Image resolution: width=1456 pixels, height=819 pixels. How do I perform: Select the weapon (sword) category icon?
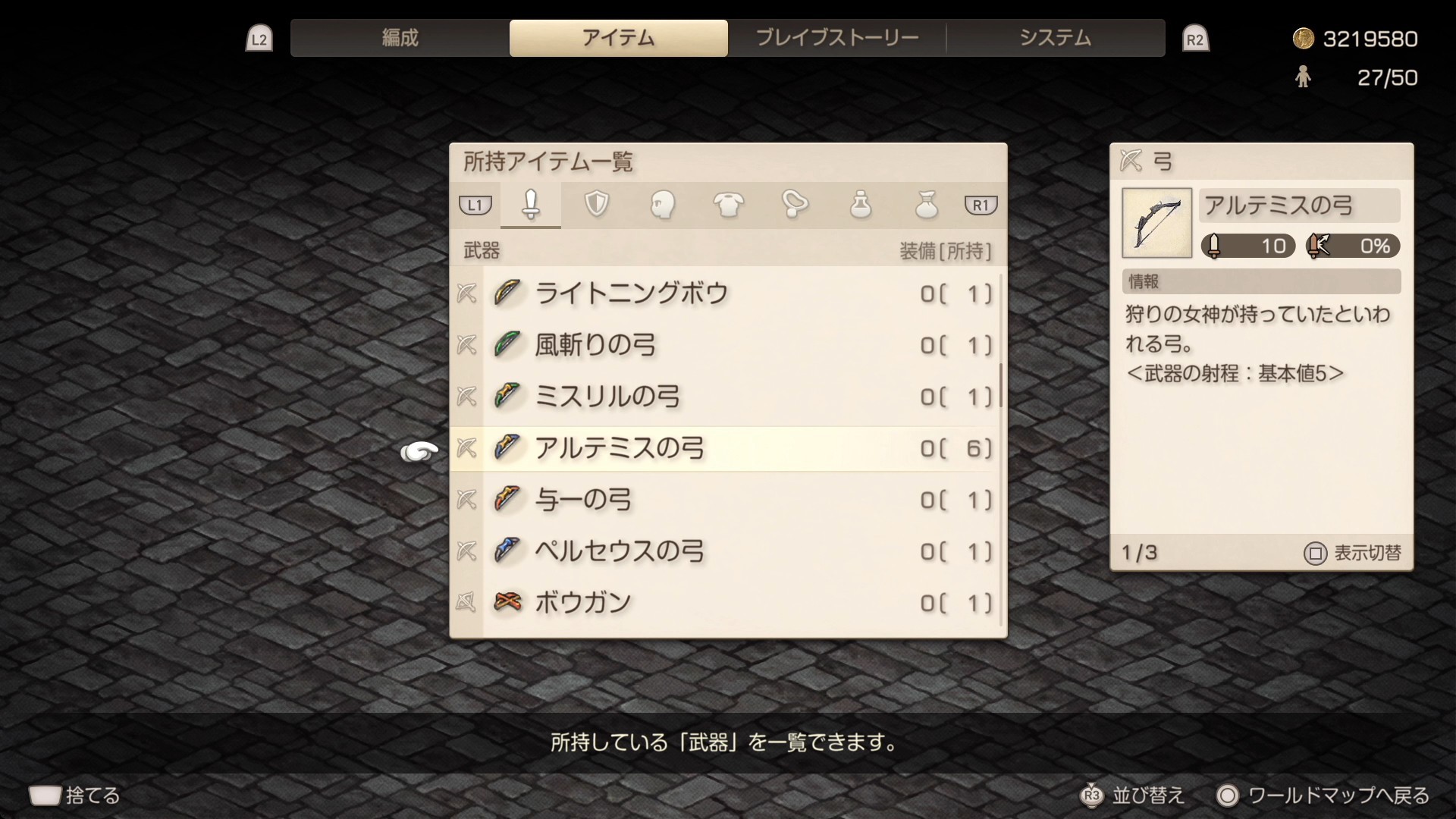(x=531, y=205)
